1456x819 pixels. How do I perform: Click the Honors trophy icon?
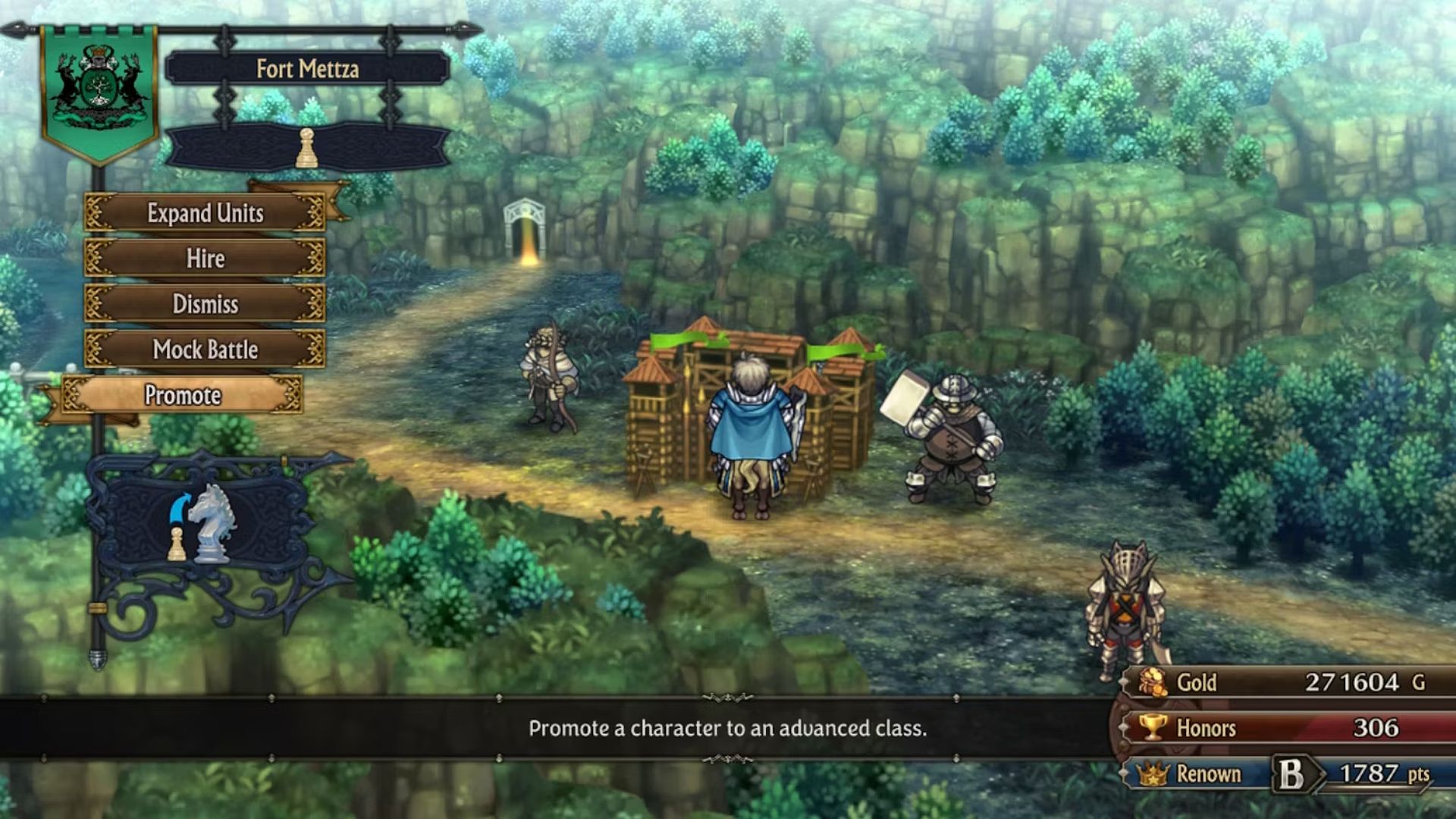point(1153,728)
